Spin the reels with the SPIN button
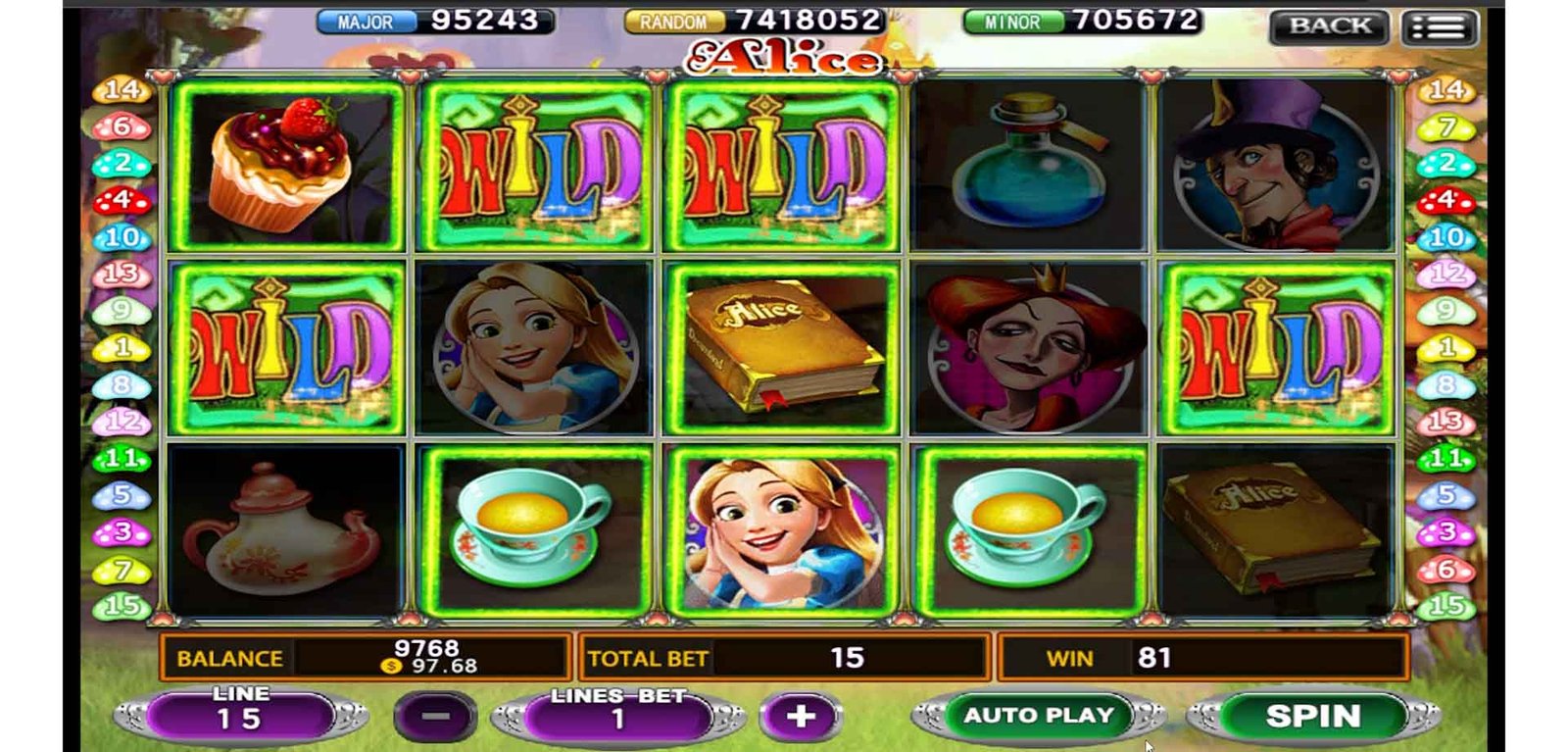The height and width of the screenshot is (752, 1568). pyautogui.click(x=1312, y=717)
